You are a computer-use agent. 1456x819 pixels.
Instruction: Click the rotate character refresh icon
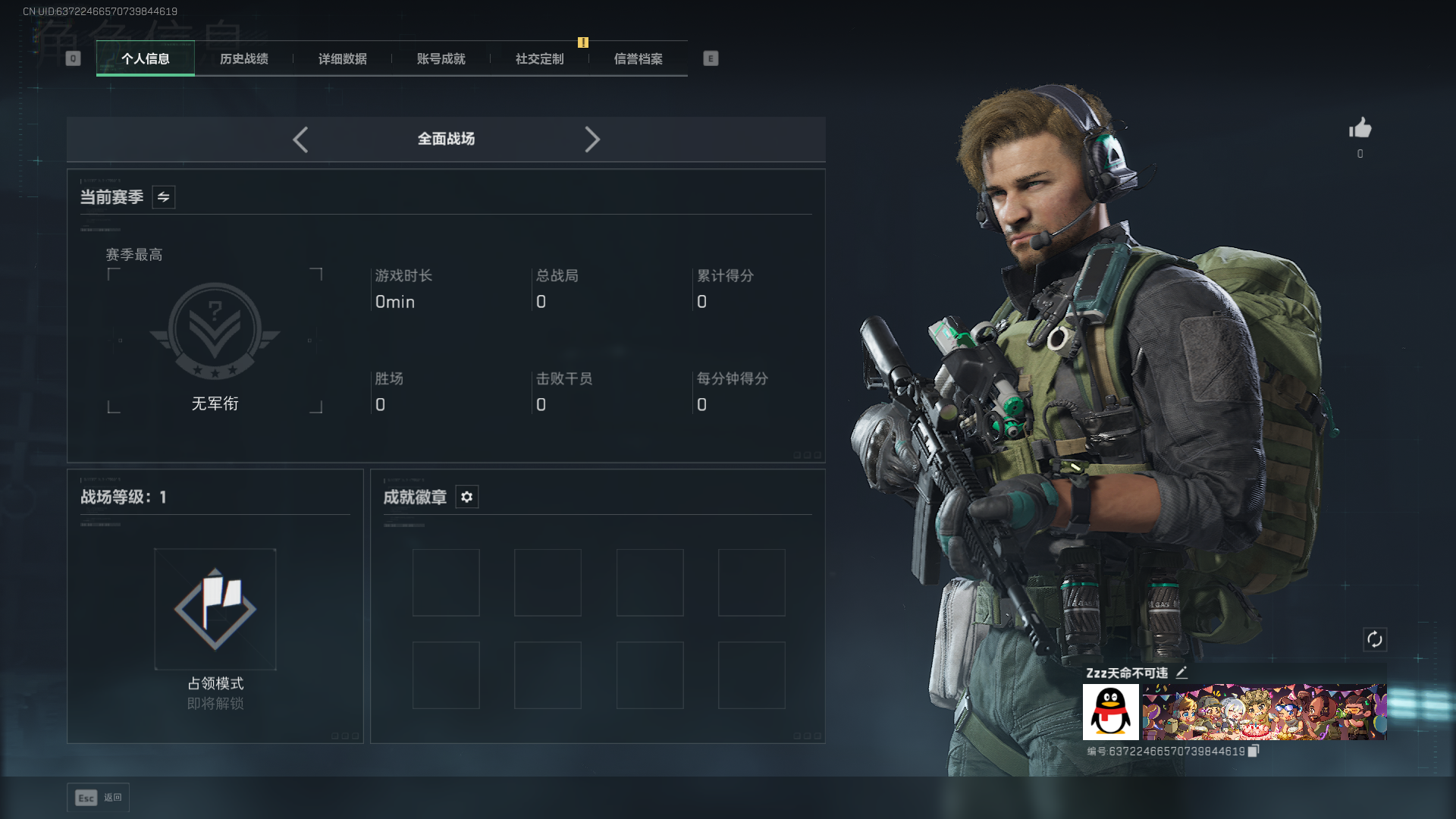point(1375,639)
